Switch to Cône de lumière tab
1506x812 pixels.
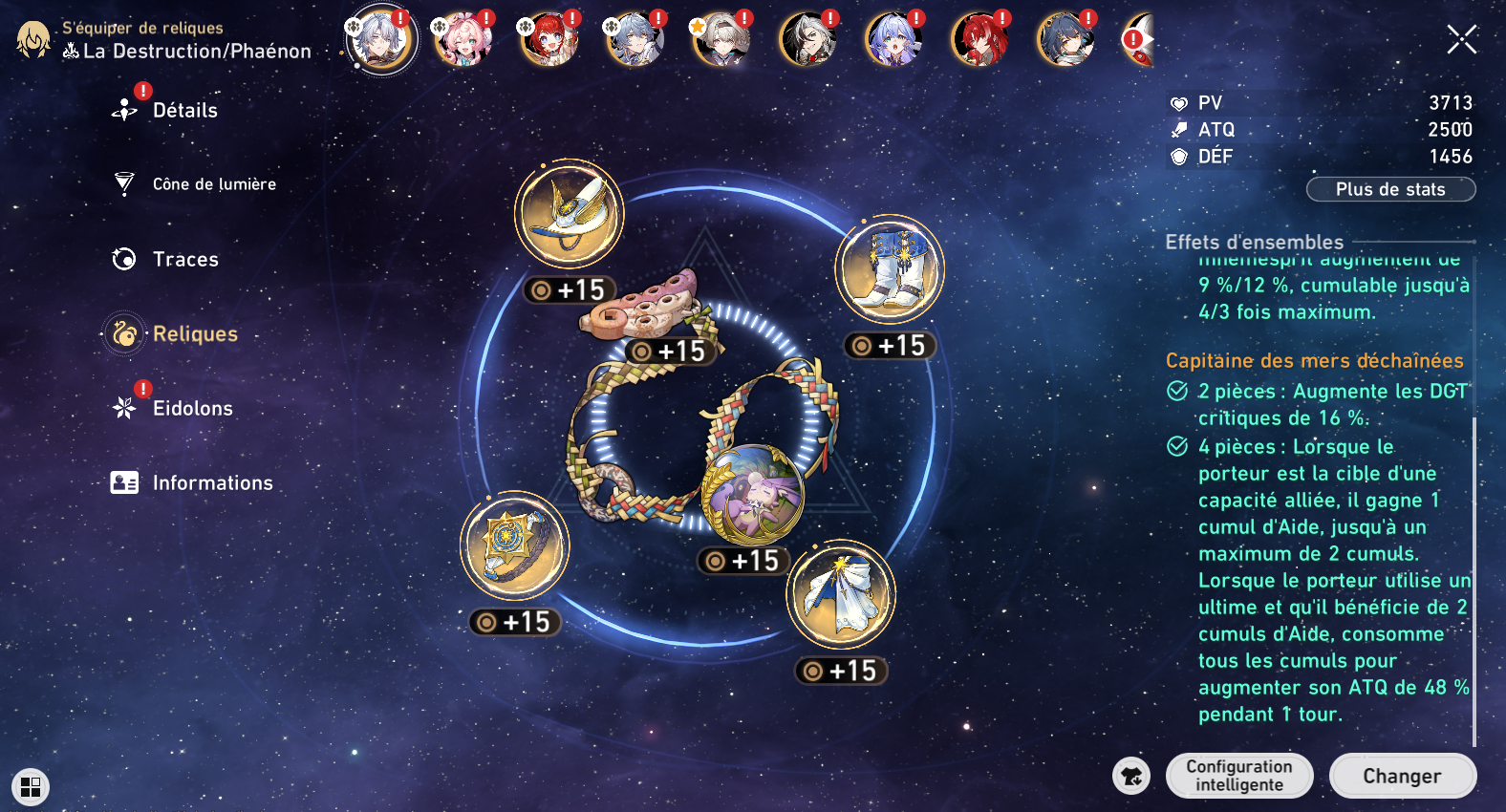pyautogui.click(x=213, y=184)
